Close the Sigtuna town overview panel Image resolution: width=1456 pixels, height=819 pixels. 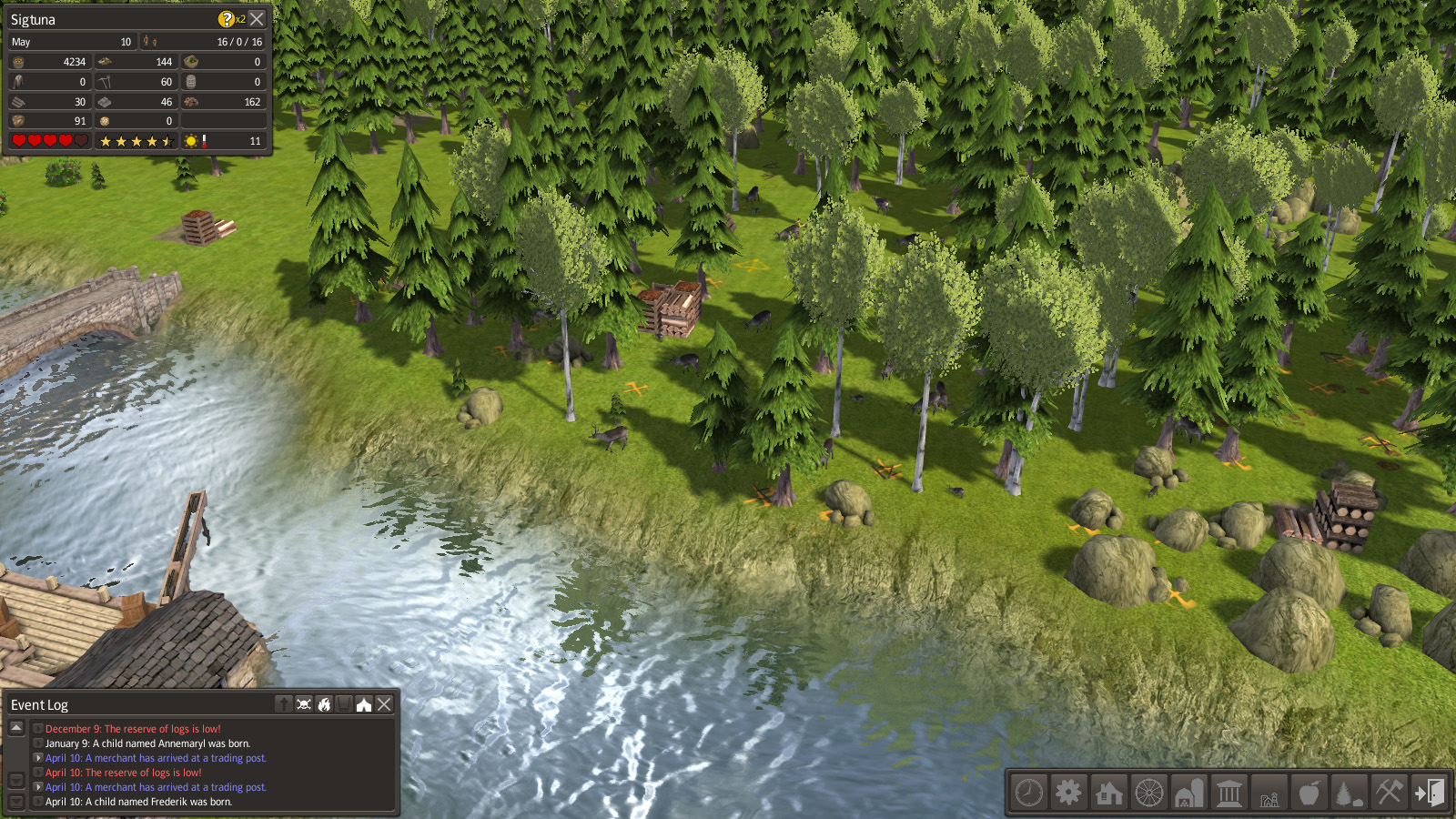pos(258,18)
